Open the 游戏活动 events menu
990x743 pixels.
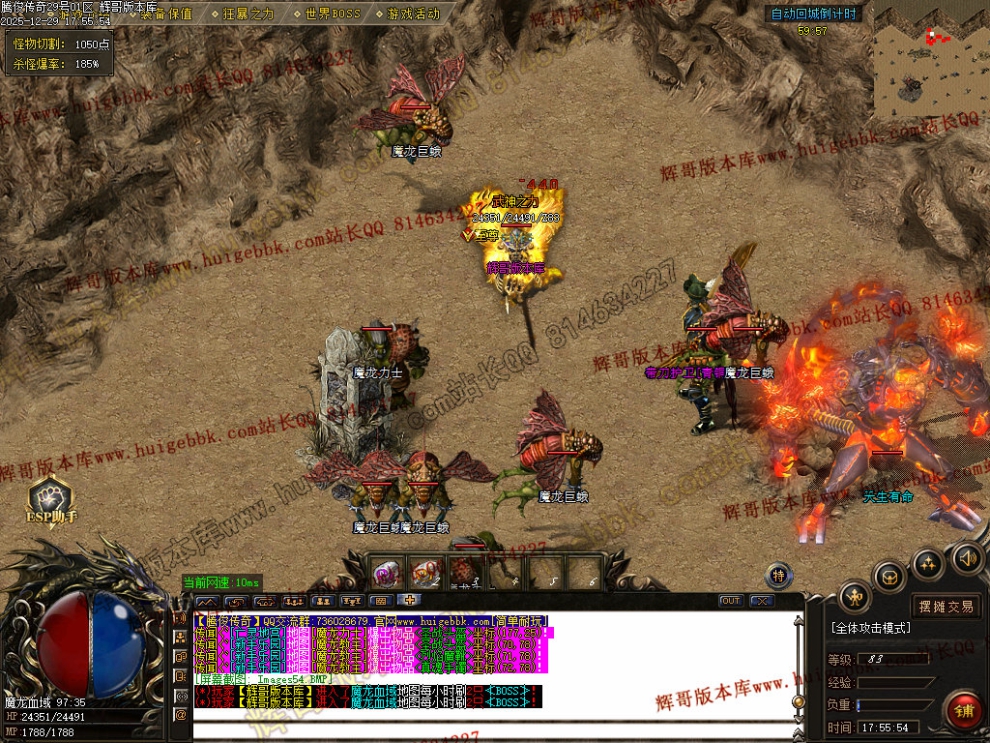tap(411, 14)
